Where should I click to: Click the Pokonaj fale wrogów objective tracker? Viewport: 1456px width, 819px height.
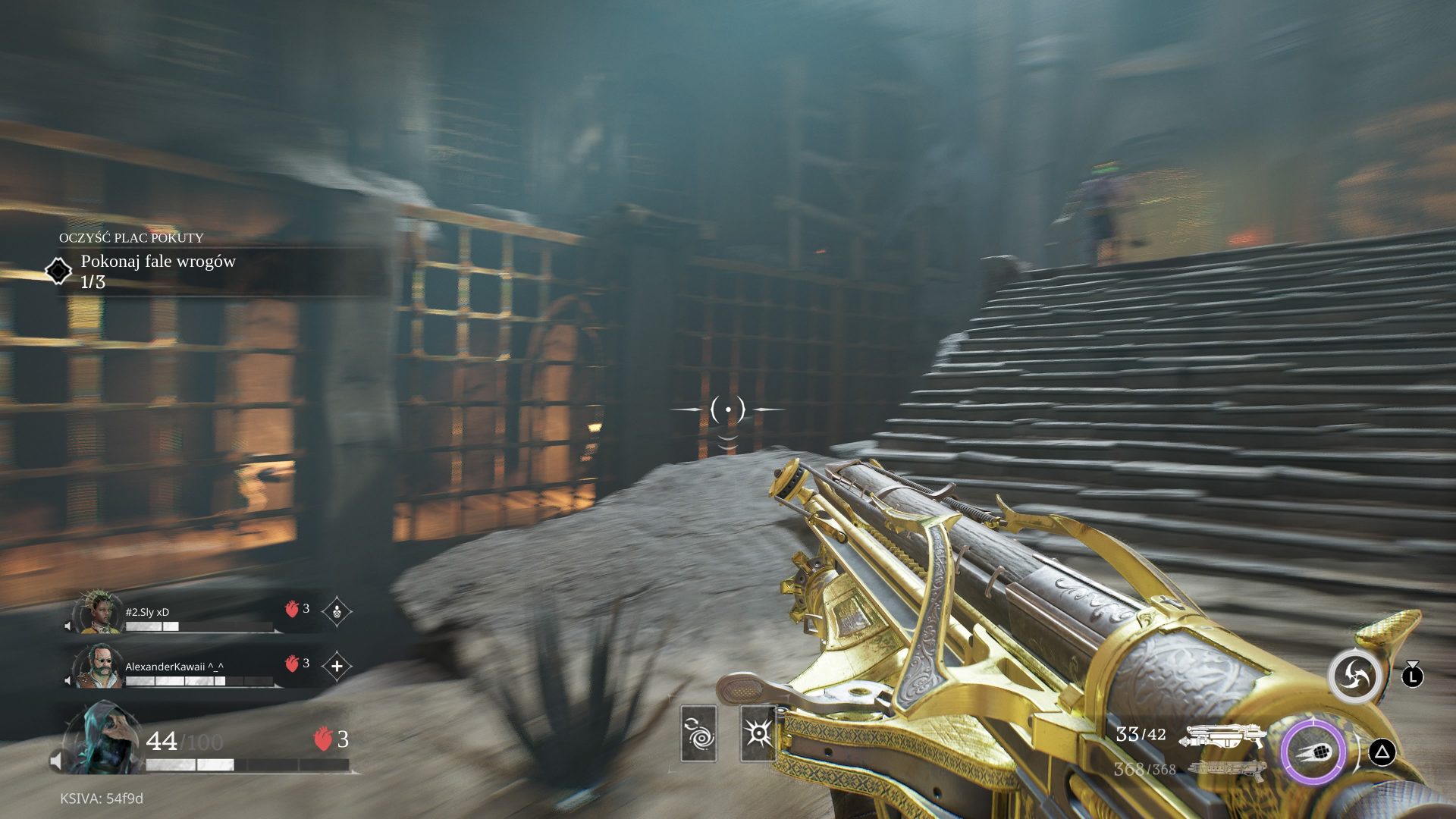[x=158, y=270]
